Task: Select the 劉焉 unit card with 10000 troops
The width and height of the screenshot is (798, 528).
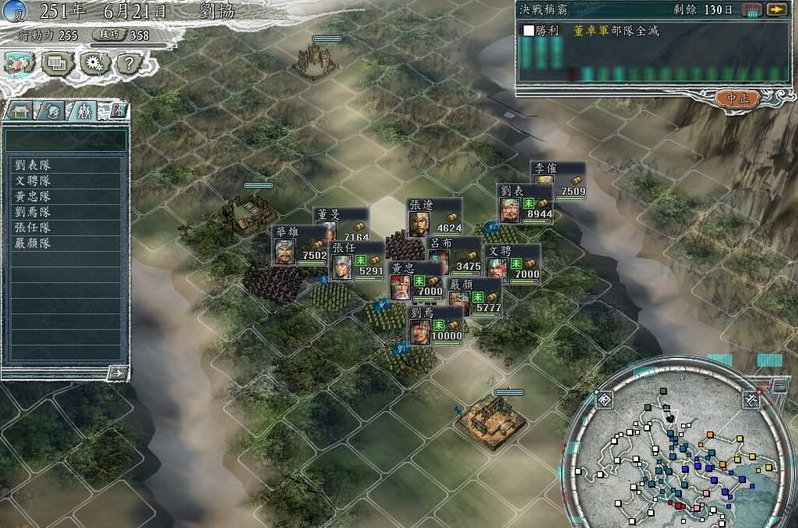Action: 437,326
